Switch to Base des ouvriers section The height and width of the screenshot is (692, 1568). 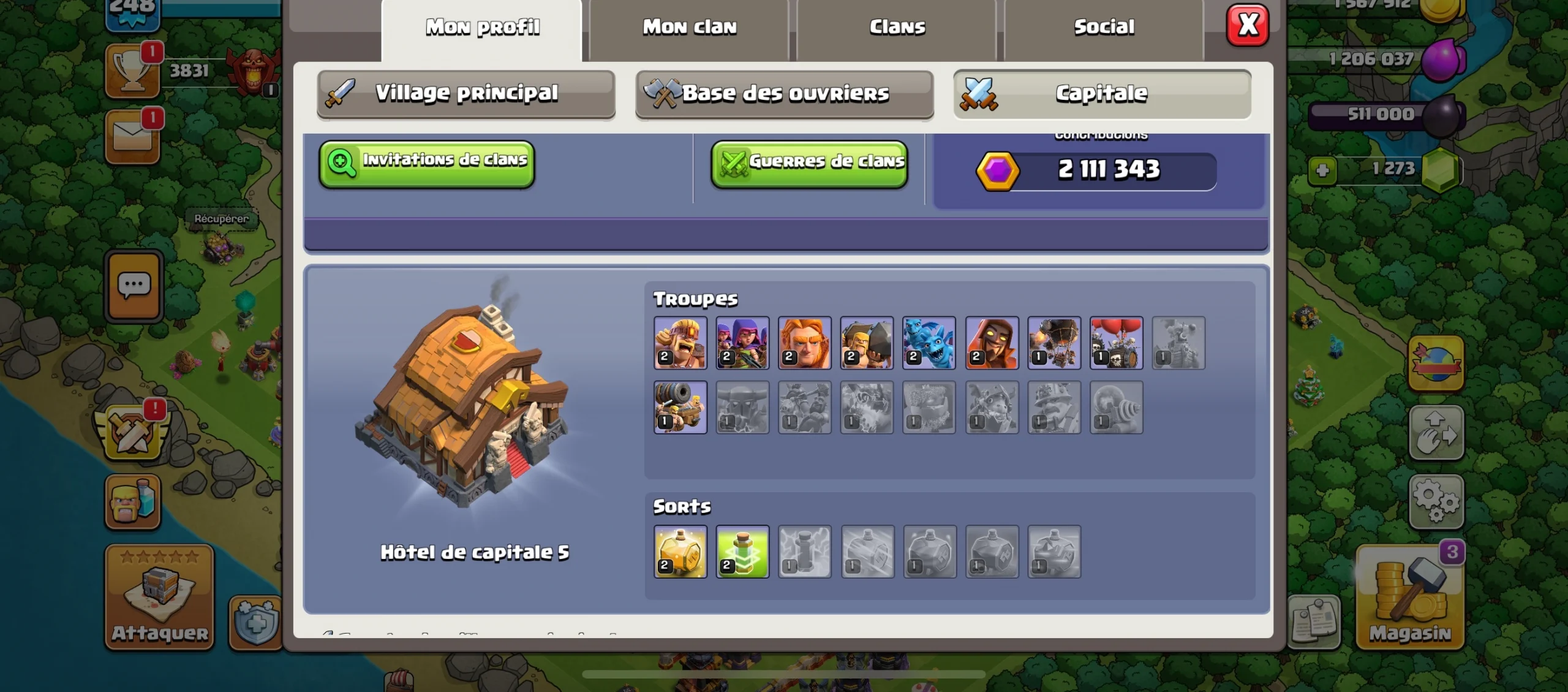coord(785,94)
